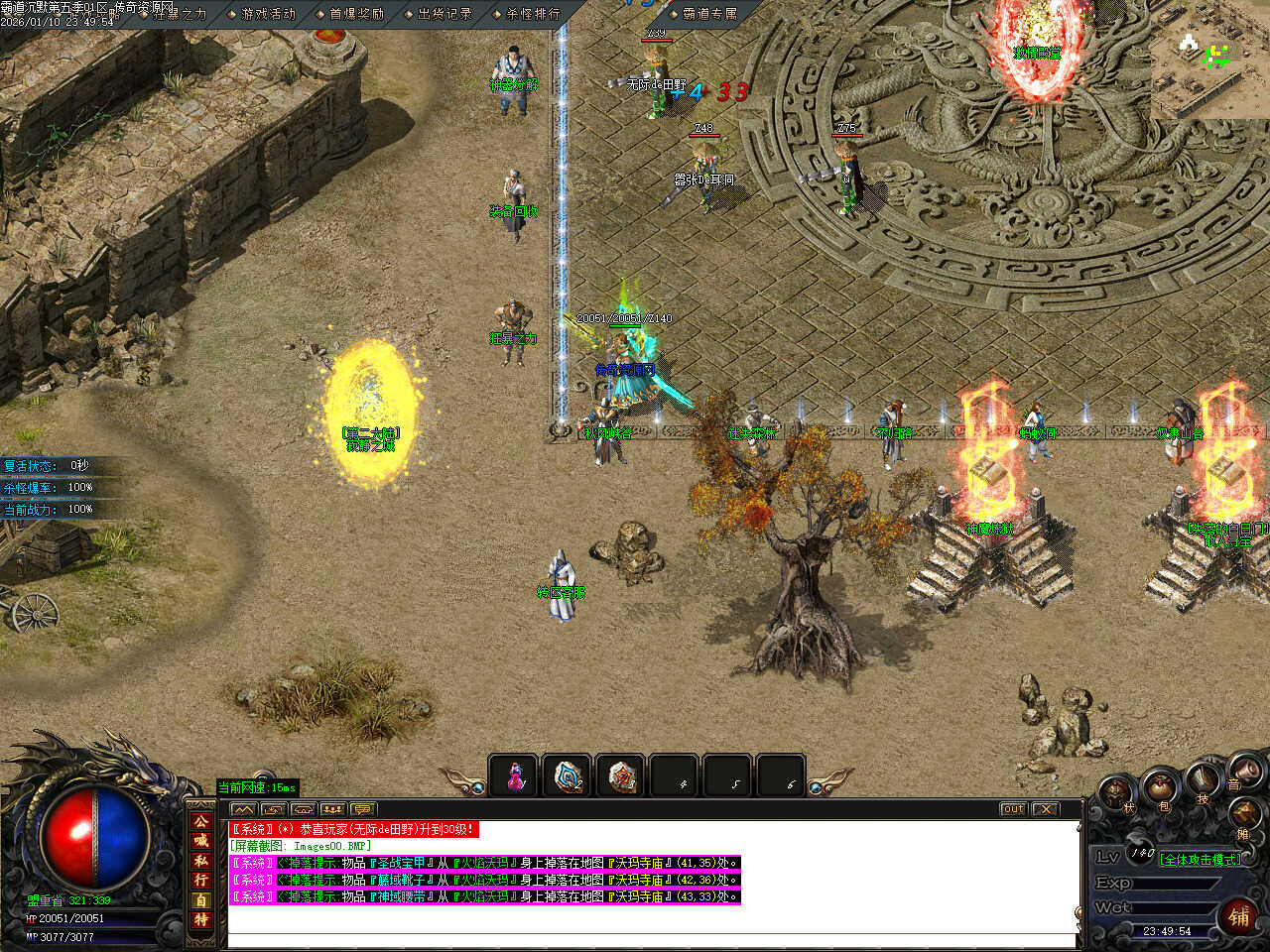Open the 狂暴之力 top menu entry

(180, 14)
